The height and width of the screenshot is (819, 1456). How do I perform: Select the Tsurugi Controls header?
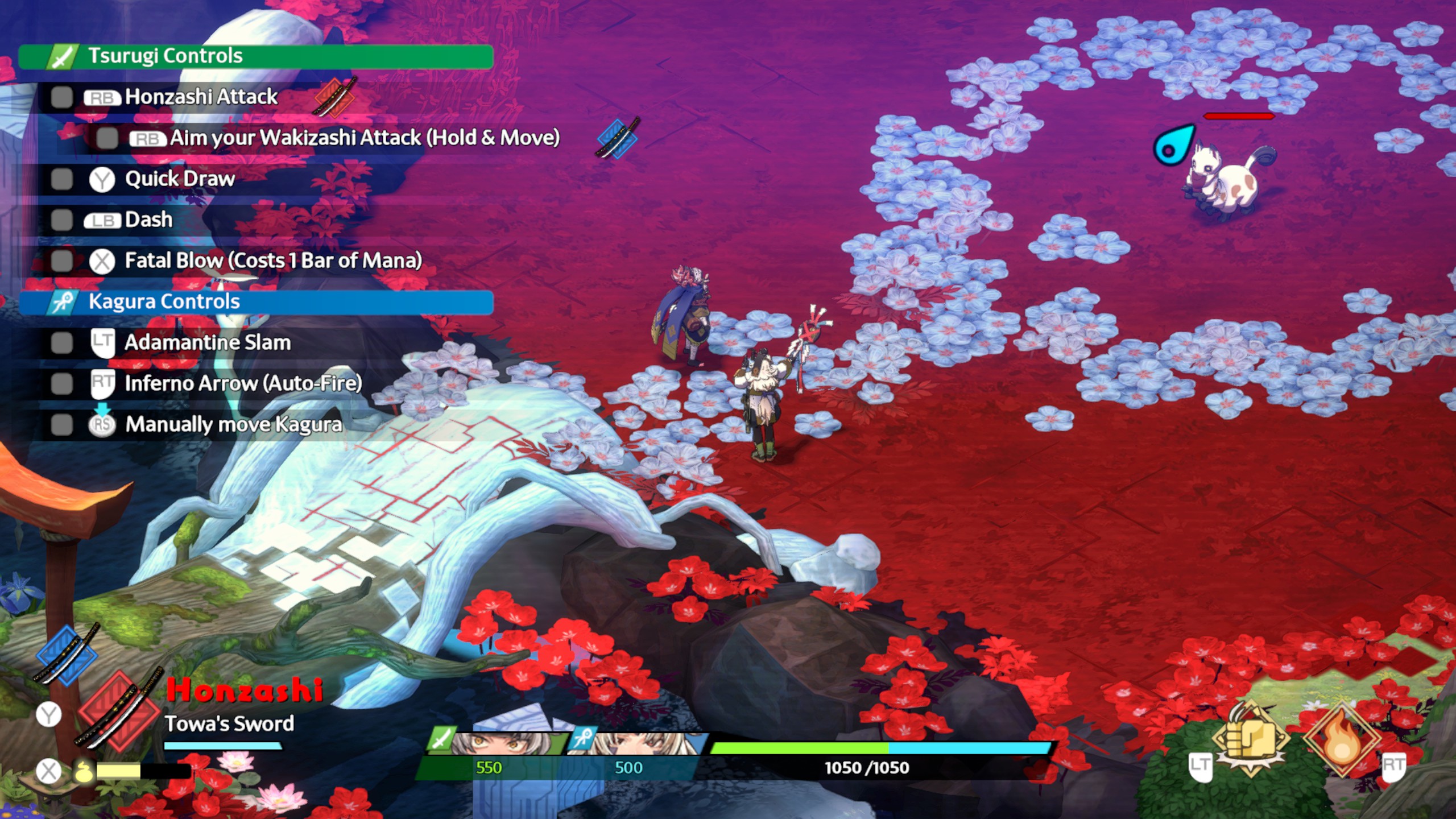click(x=256, y=56)
